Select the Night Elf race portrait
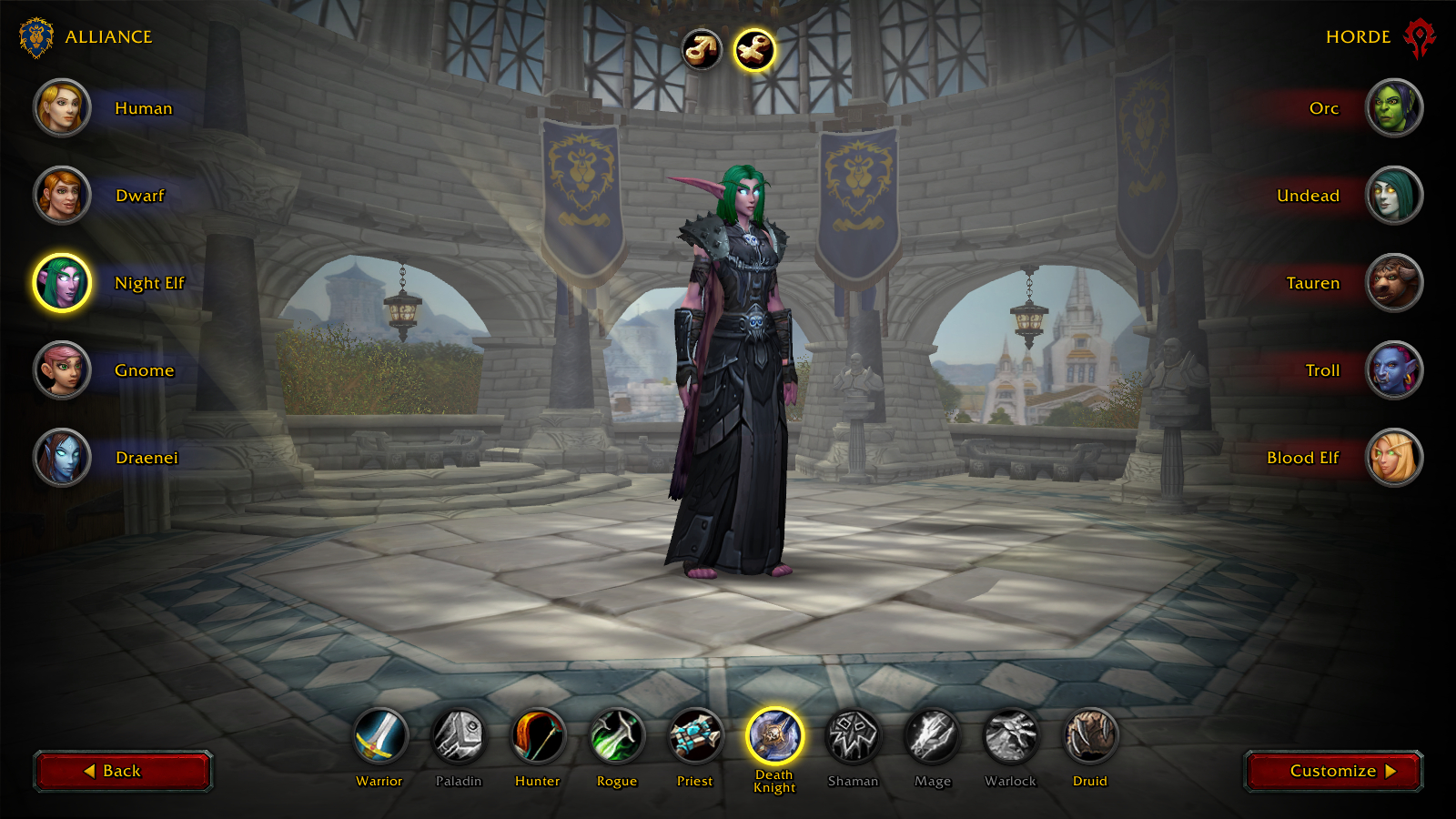 [62, 283]
